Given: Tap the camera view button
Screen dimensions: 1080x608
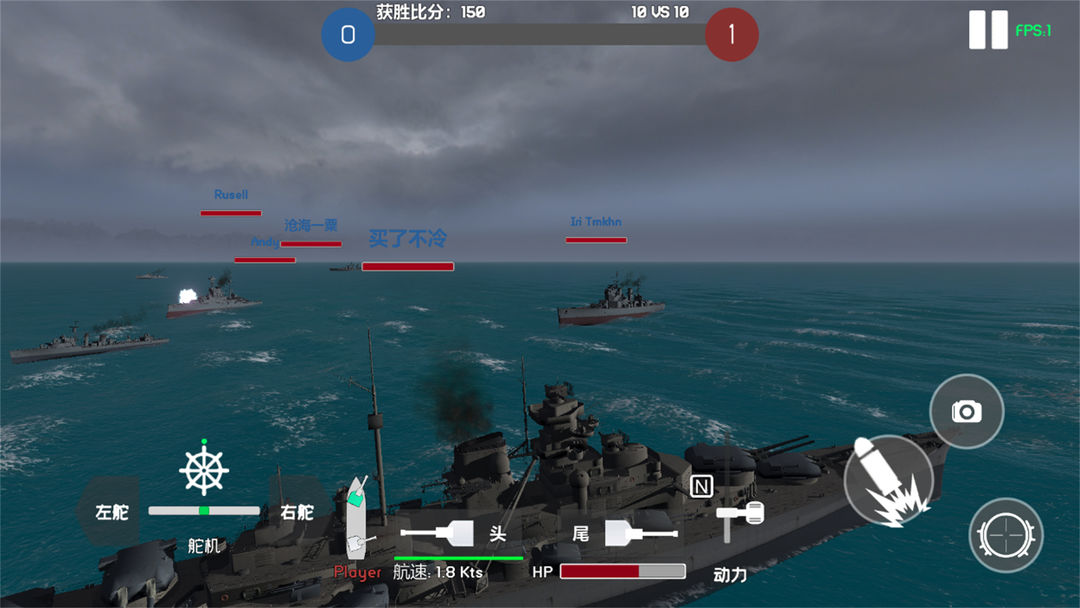Looking at the screenshot, I should click(966, 411).
